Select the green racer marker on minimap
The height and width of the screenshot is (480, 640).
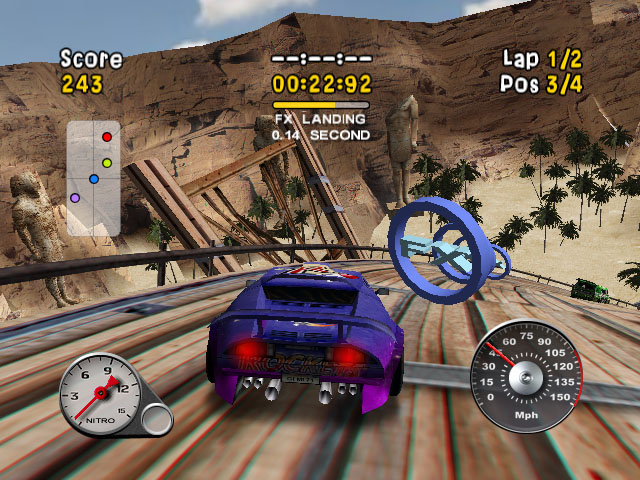(x=106, y=162)
